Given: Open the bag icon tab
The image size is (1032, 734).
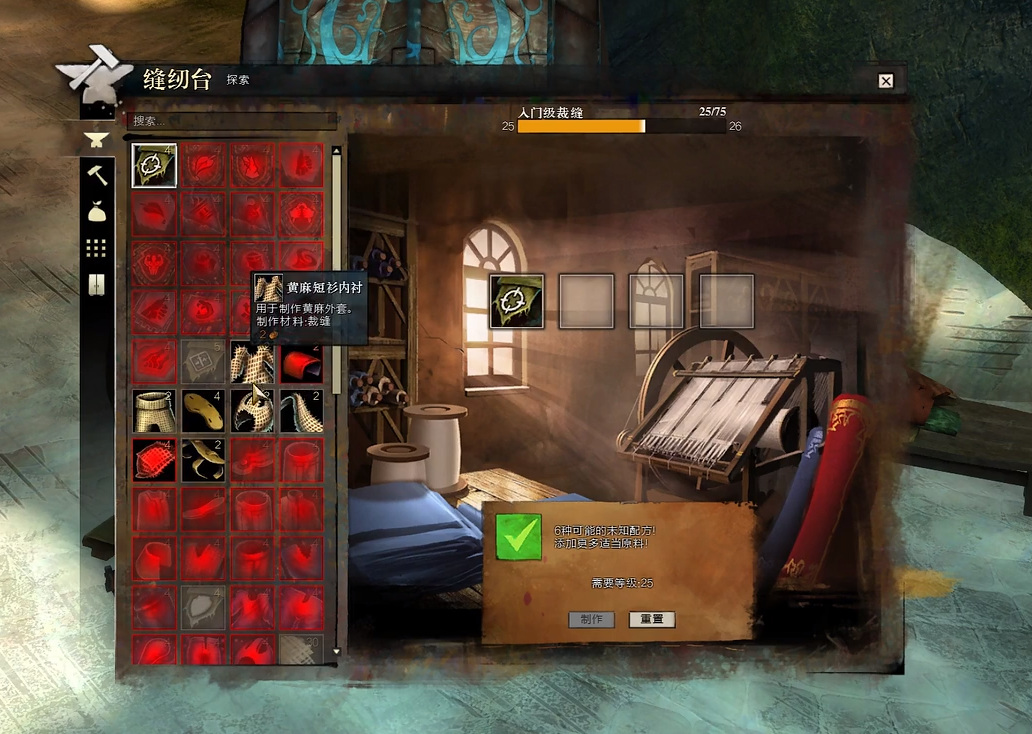Looking at the screenshot, I should point(97,211).
